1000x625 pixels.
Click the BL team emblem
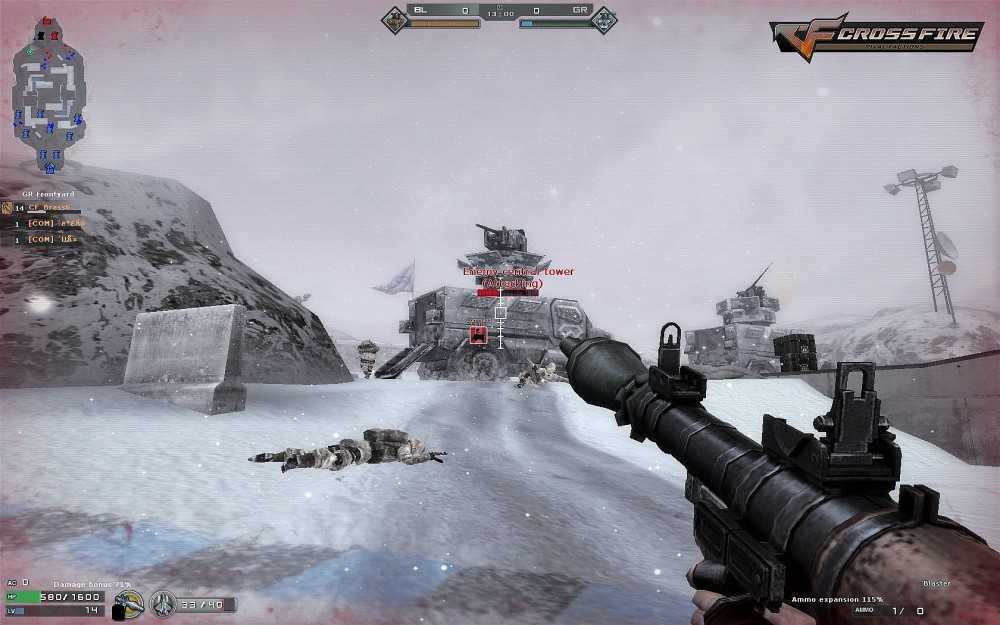(396, 19)
